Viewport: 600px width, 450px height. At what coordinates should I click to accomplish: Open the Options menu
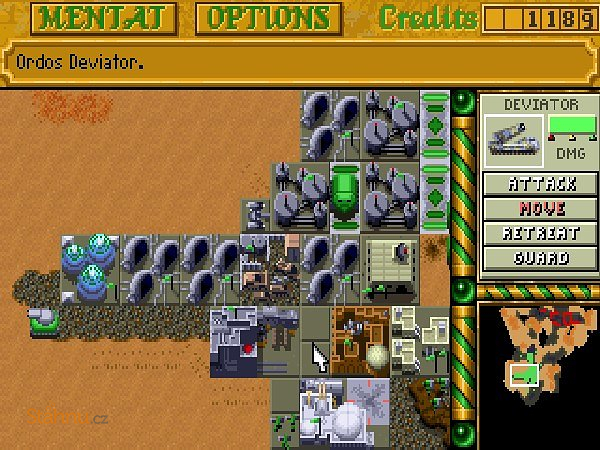[x=268, y=17]
